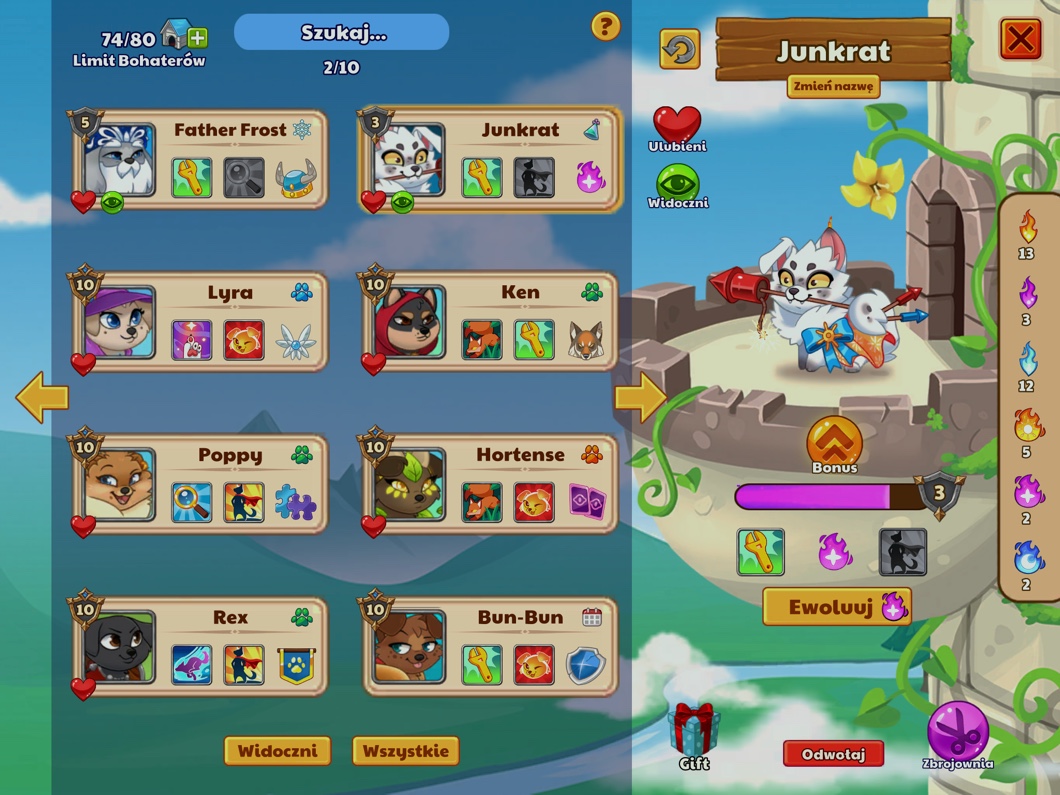This screenshot has width=1060, height=795.
Task: Close the Junkrat hero panel
Action: coord(1020,40)
